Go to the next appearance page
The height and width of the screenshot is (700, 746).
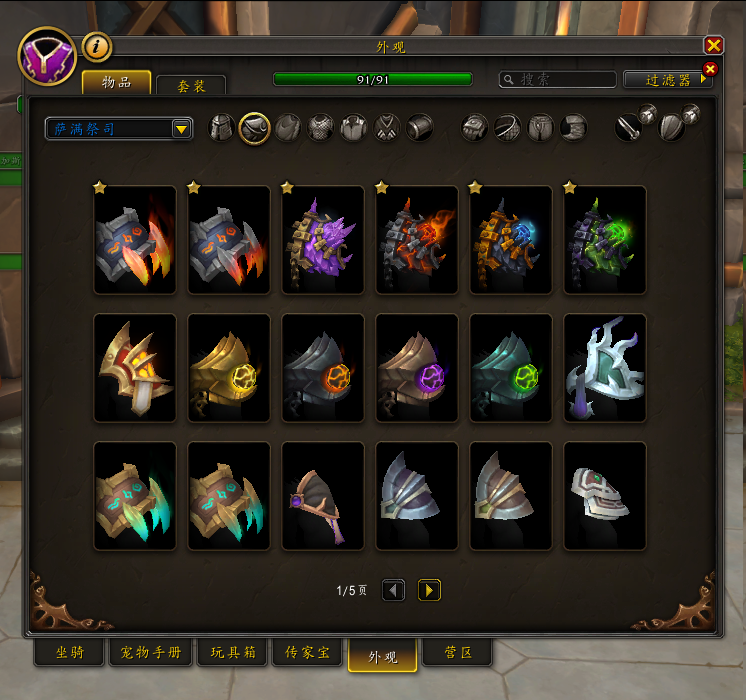pos(428,590)
